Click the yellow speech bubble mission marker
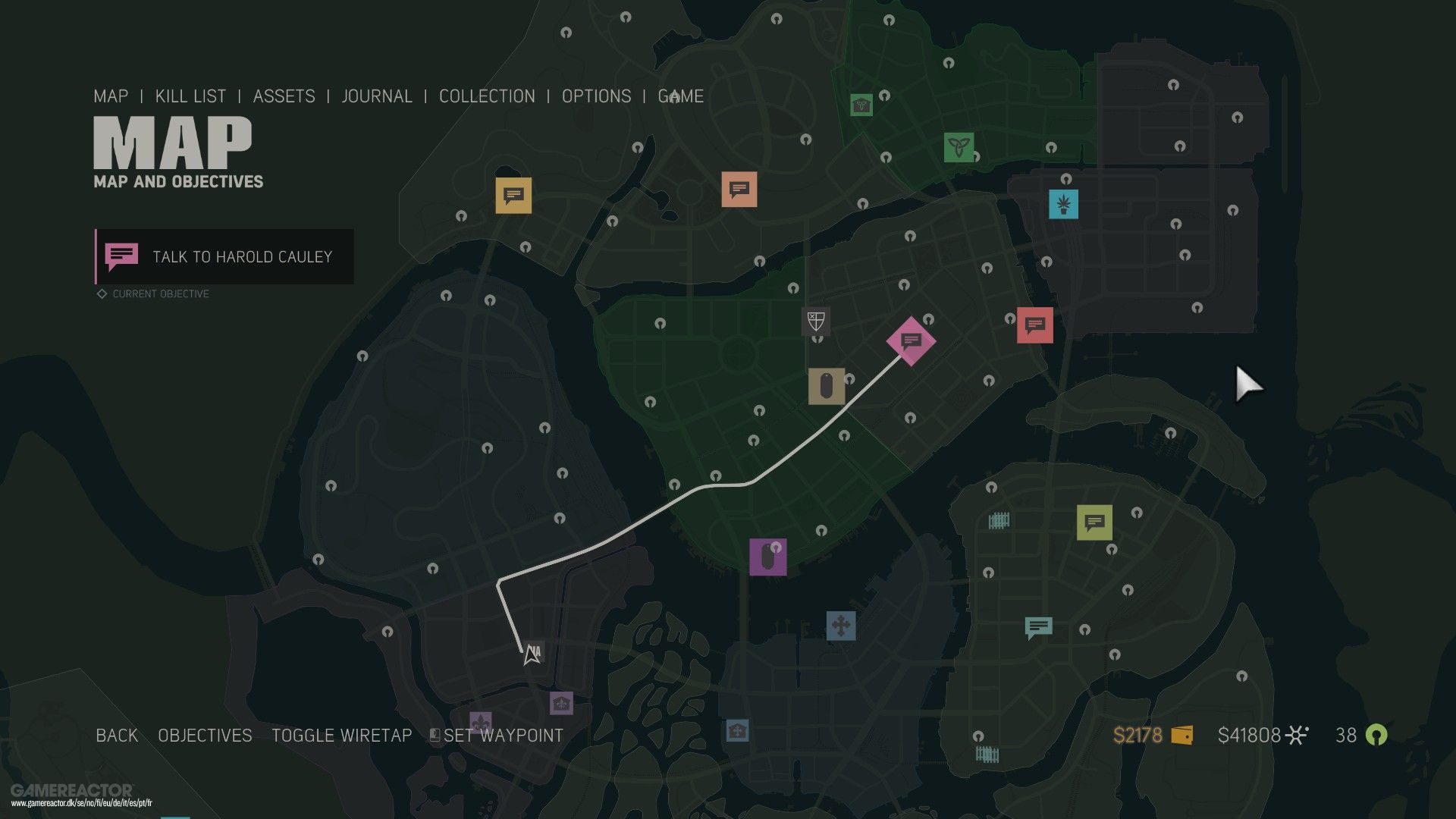The height and width of the screenshot is (819, 1456). [514, 195]
